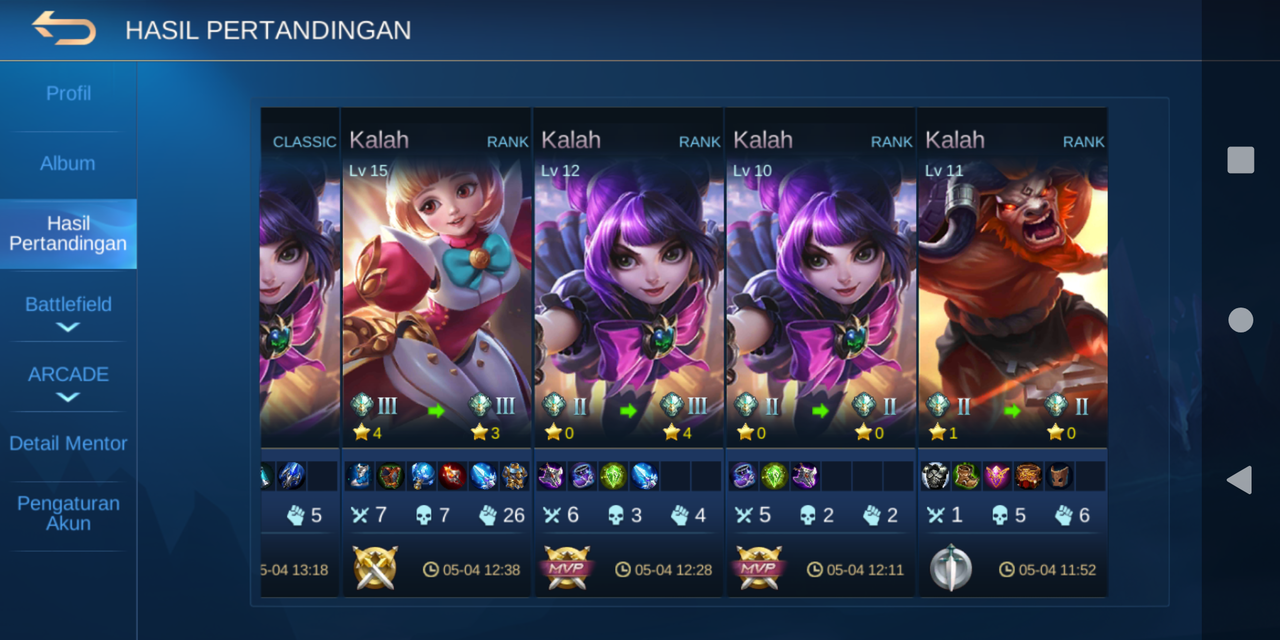
Task: Switch to the Album tab
Action: point(68,163)
